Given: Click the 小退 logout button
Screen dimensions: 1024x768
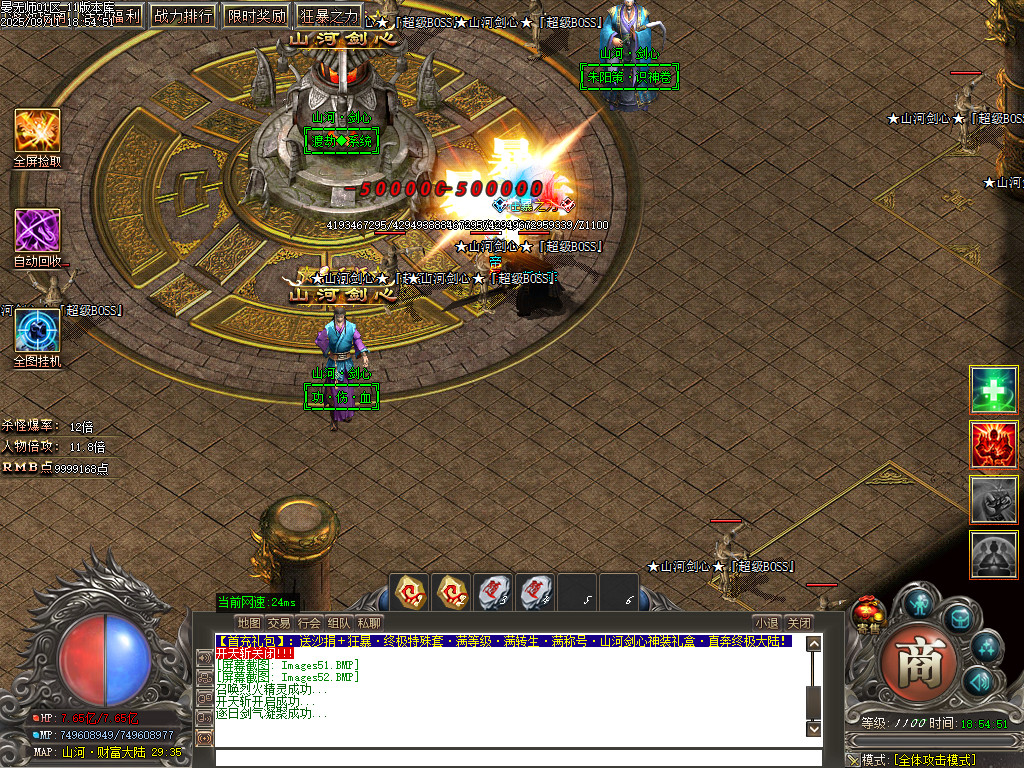Looking at the screenshot, I should [x=767, y=623].
